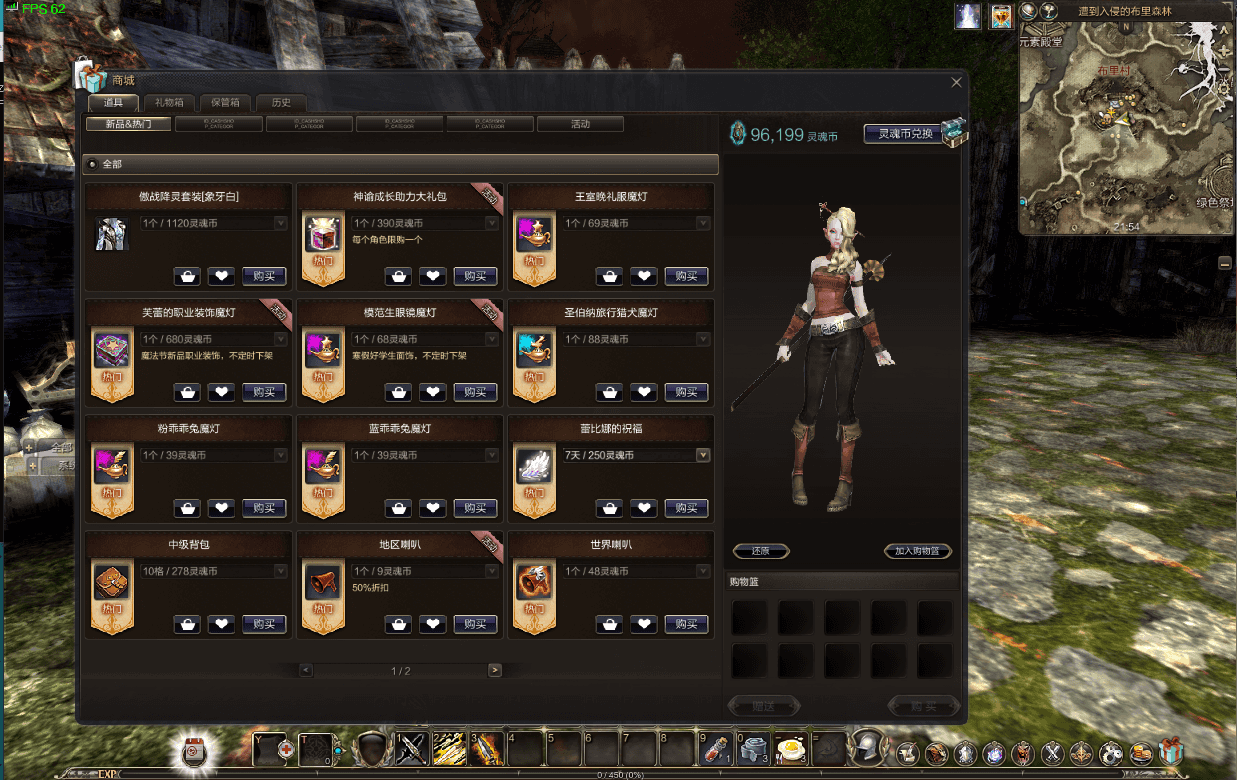
Task: Use the fried egg food hotbar slot
Action: (x=791, y=748)
